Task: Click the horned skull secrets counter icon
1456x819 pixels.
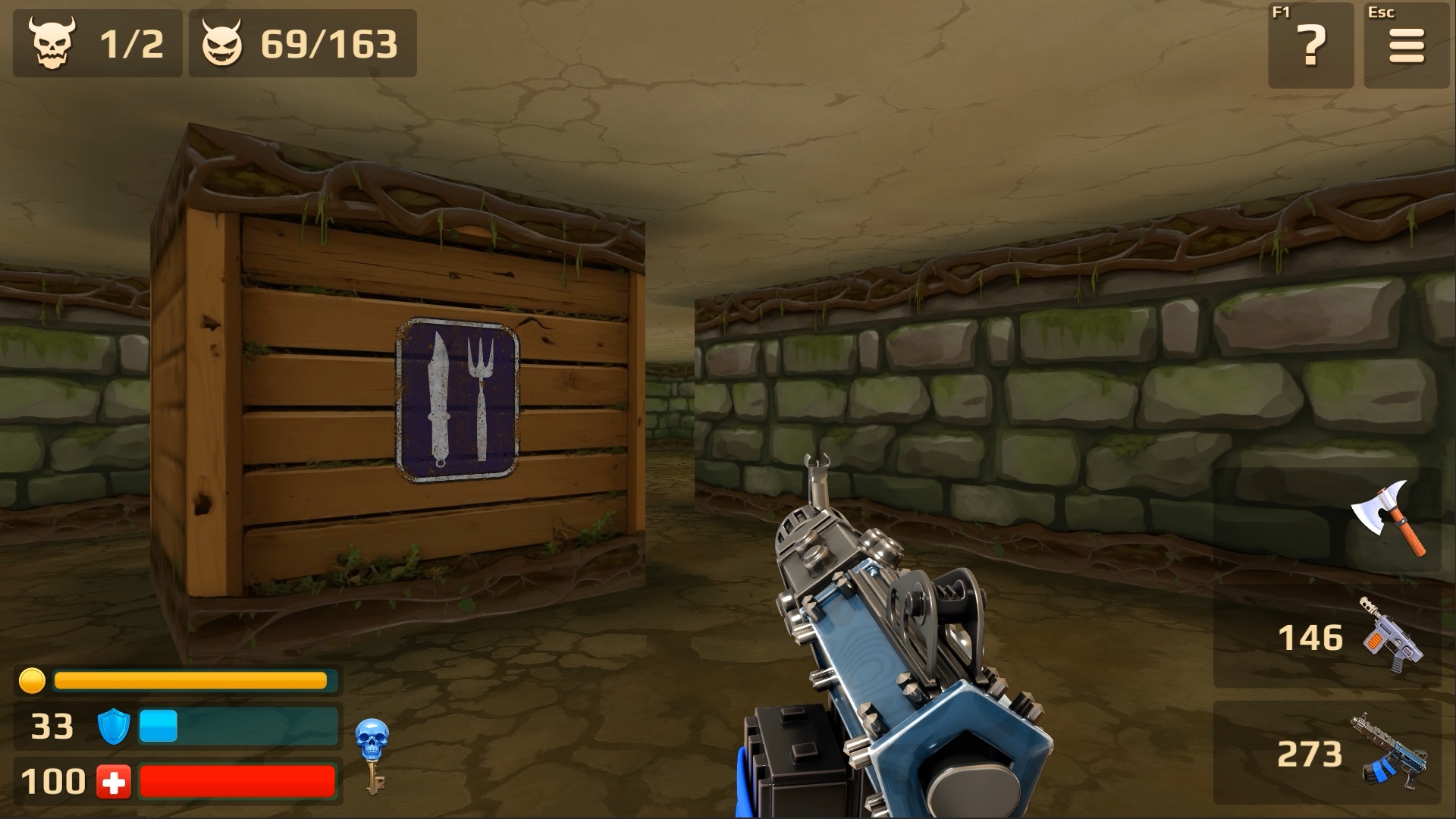Action: click(52, 43)
